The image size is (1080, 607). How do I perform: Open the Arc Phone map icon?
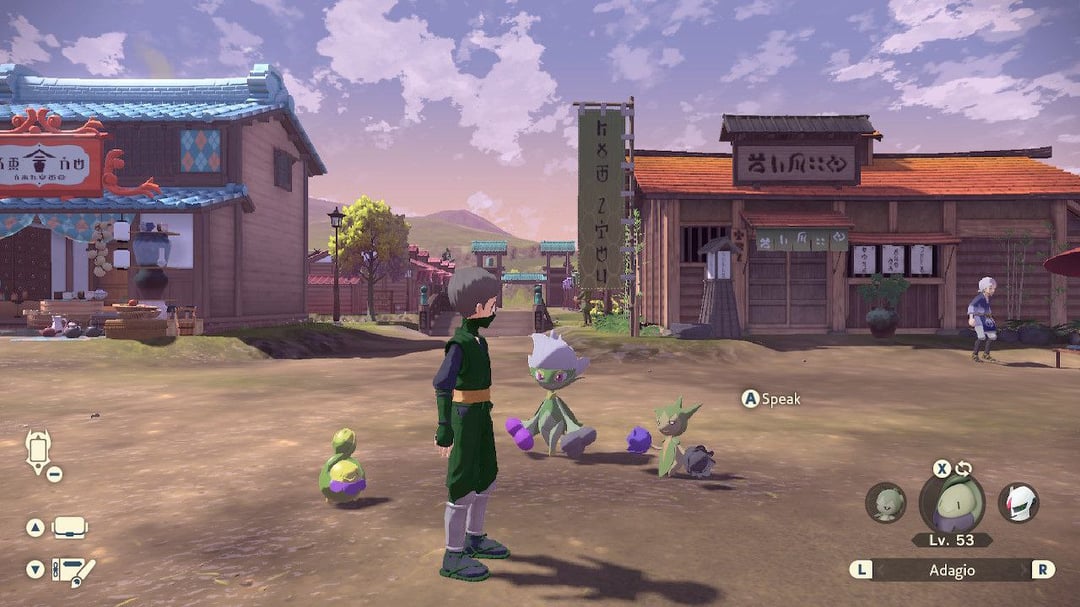[37, 451]
